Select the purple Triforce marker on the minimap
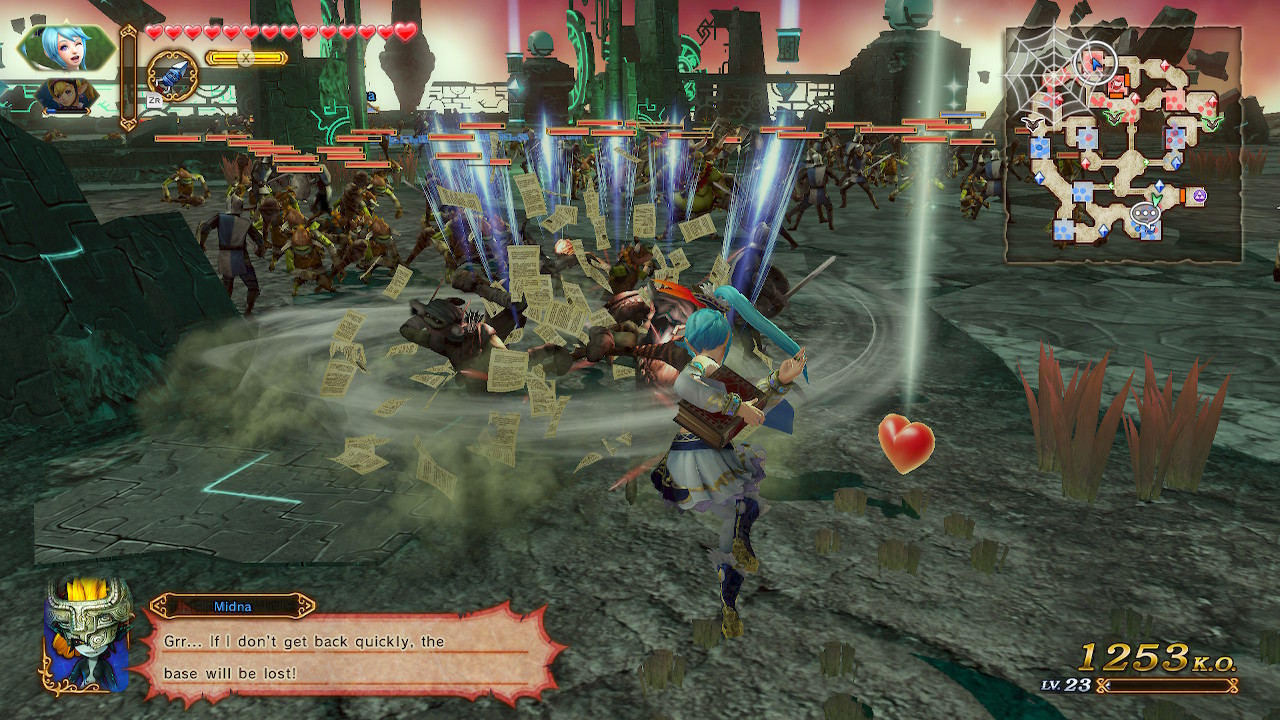This screenshot has height=720, width=1280. (x=1198, y=196)
